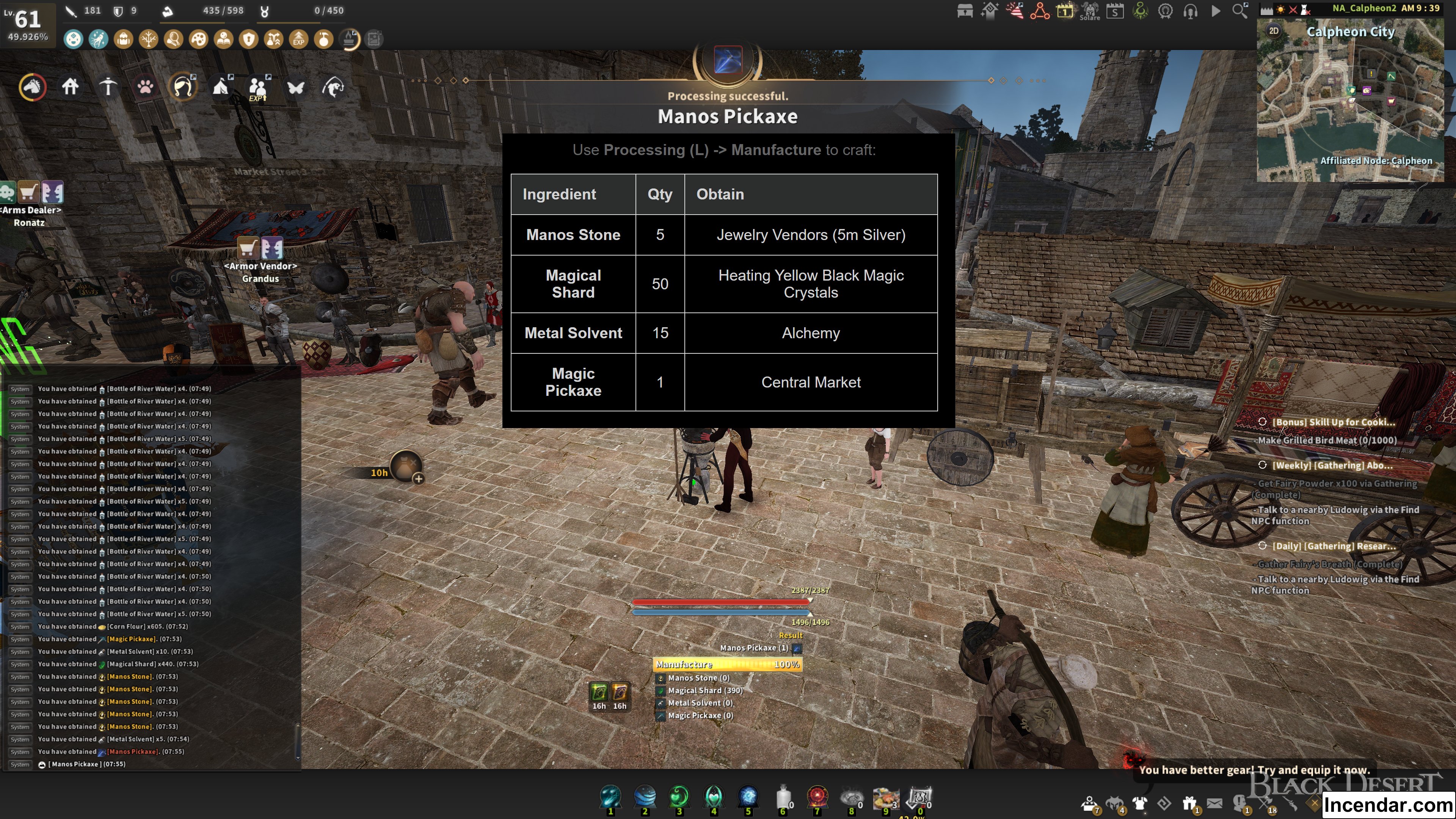Viewport: 1456px width, 819px height.
Task: Click the backpack buff icon
Action: coord(123,39)
